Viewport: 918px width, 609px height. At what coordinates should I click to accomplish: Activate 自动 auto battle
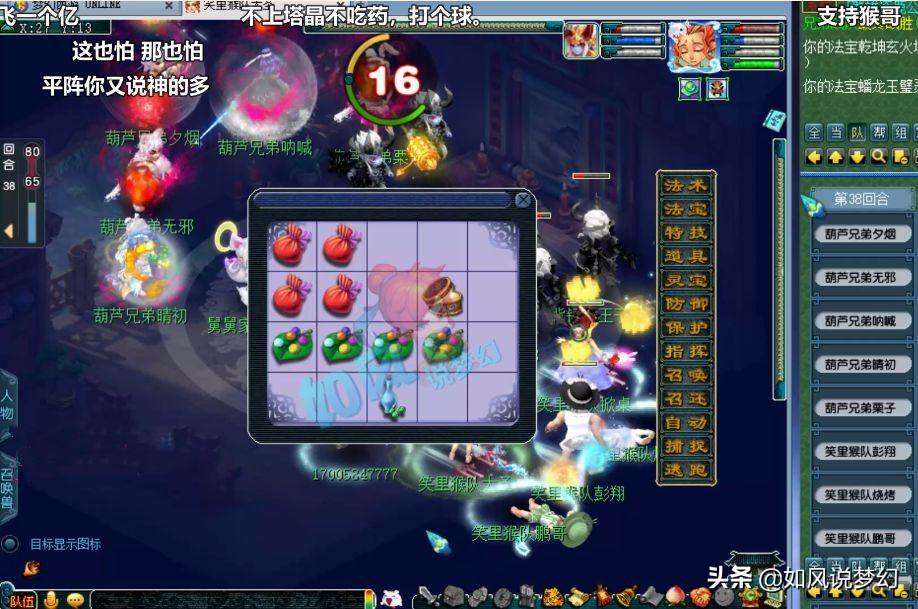click(686, 423)
